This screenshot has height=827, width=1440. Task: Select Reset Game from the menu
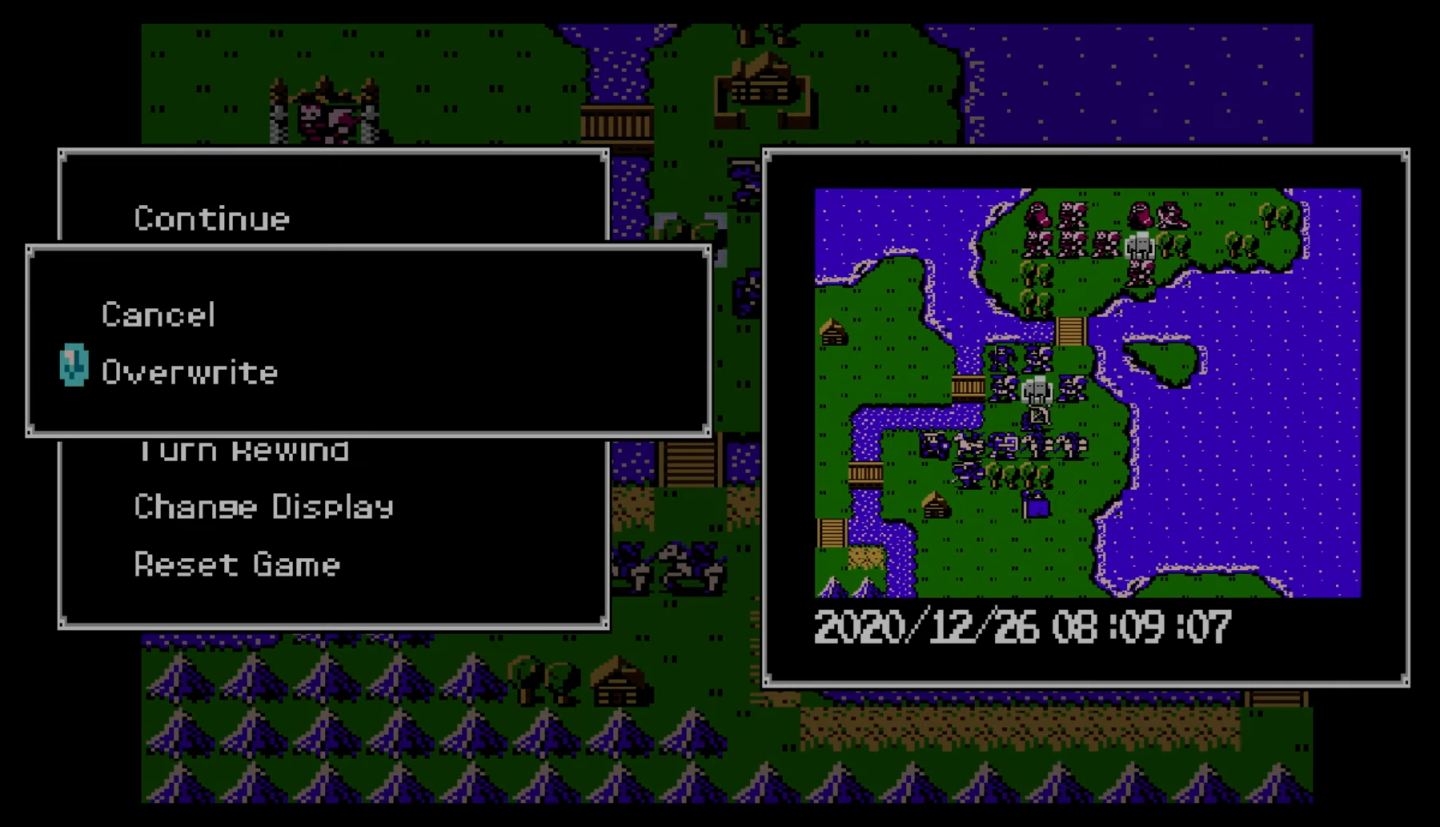point(237,565)
